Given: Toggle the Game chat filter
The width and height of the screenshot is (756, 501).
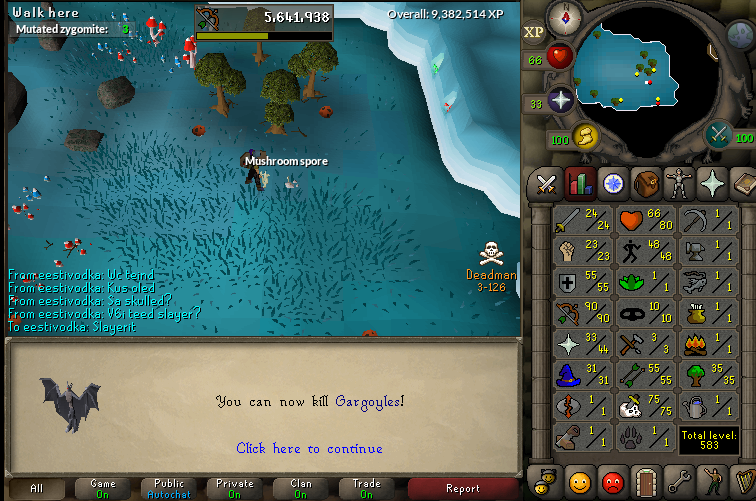Looking at the screenshot, I should (103, 488).
